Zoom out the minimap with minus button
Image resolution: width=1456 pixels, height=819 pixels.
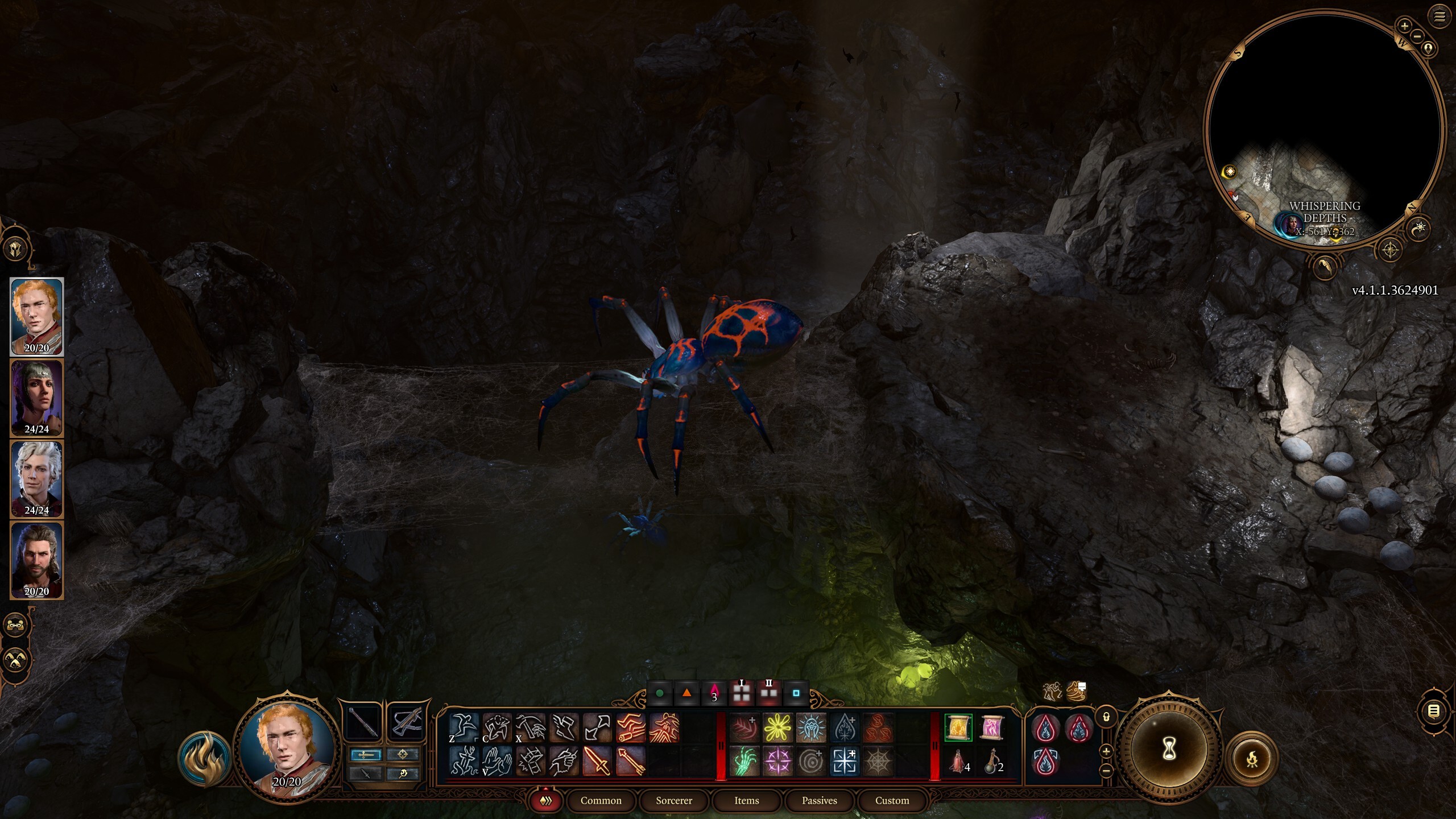(1417, 36)
